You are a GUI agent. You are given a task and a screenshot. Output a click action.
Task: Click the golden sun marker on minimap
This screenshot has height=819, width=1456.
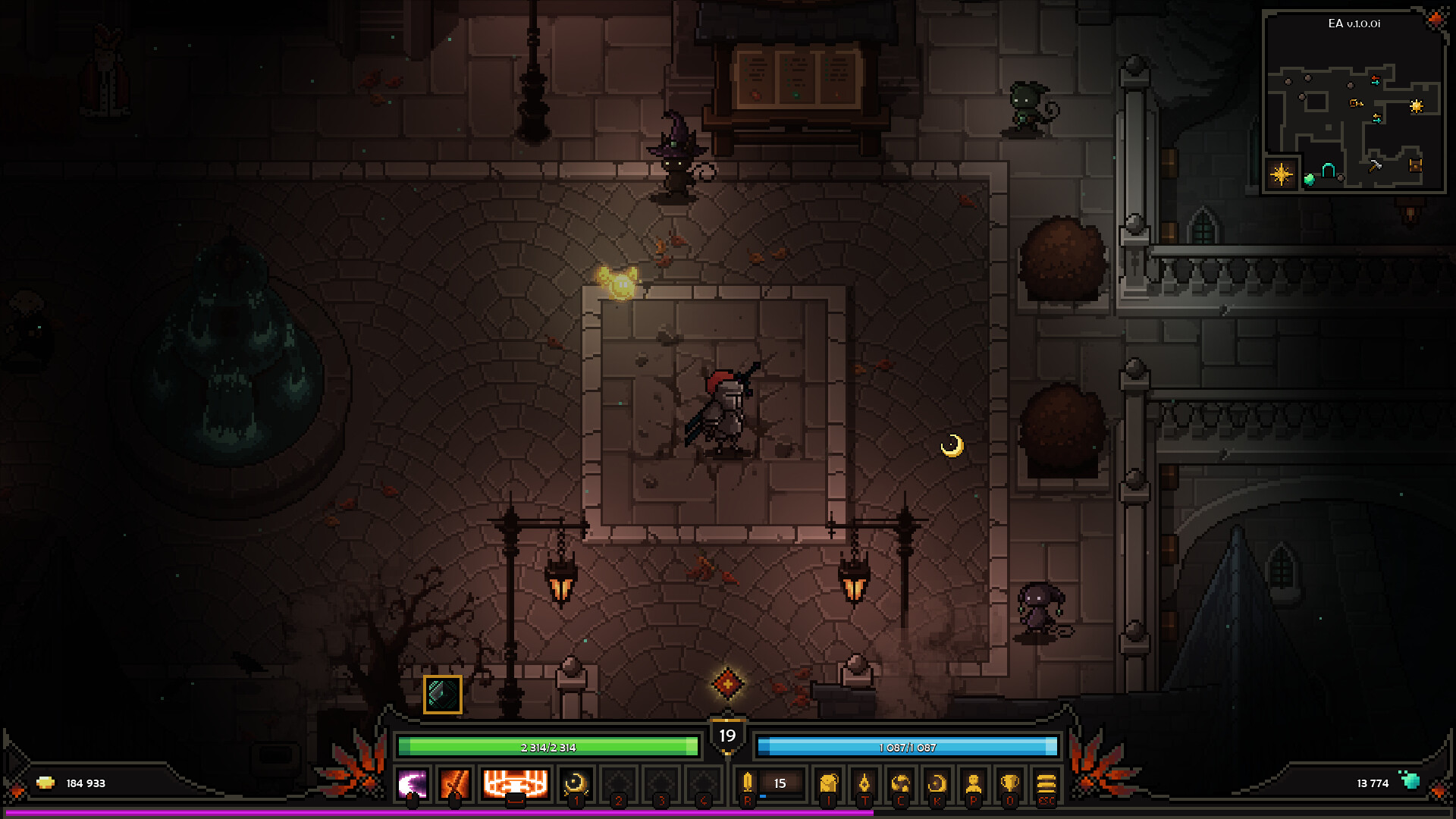point(1416,106)
